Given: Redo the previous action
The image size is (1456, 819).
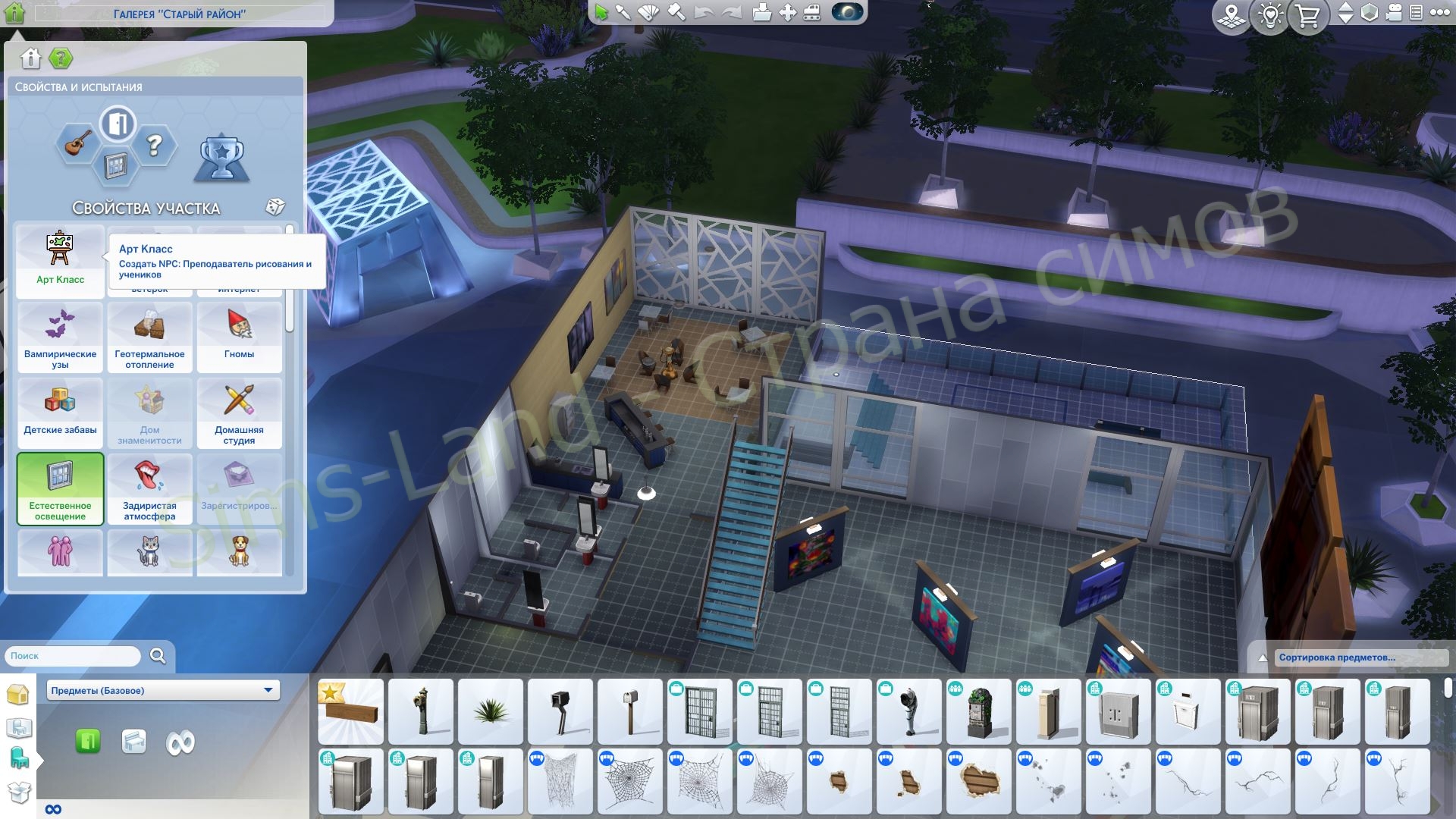Looking at the screenshot, I should pyautogui.click(x=730, y=12).
